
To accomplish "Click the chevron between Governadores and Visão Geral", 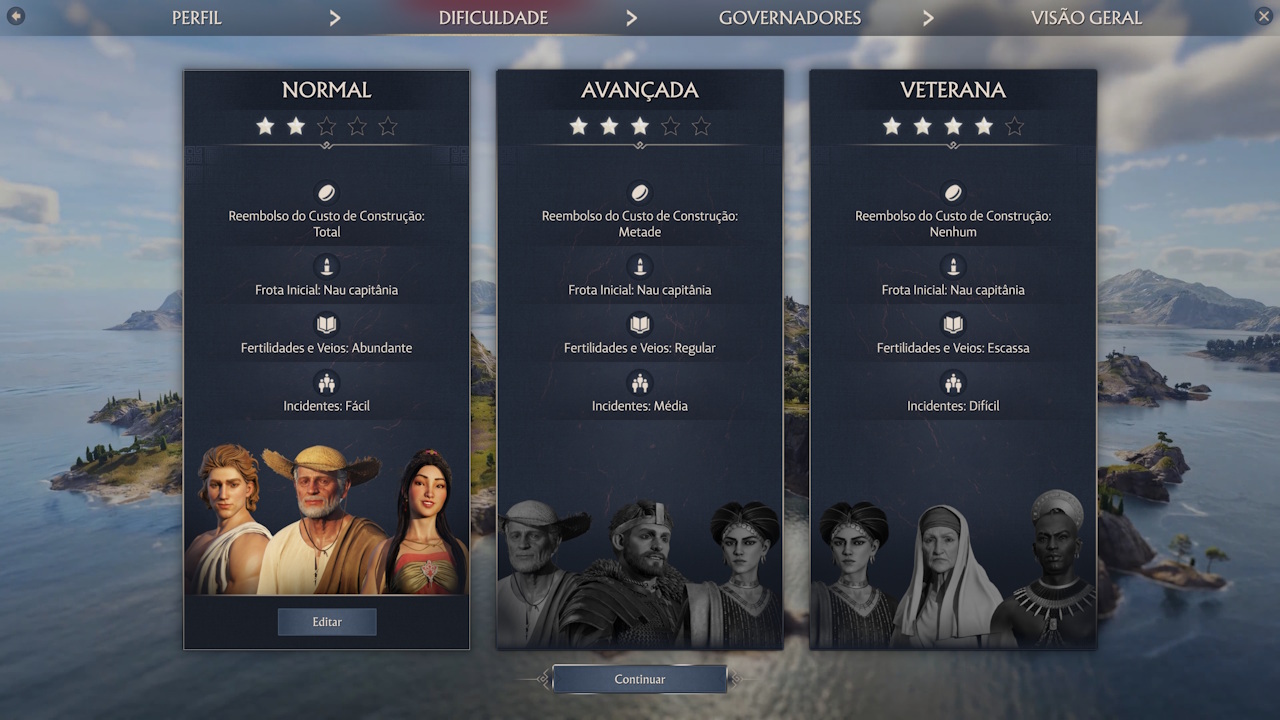I will click(928, 17).
